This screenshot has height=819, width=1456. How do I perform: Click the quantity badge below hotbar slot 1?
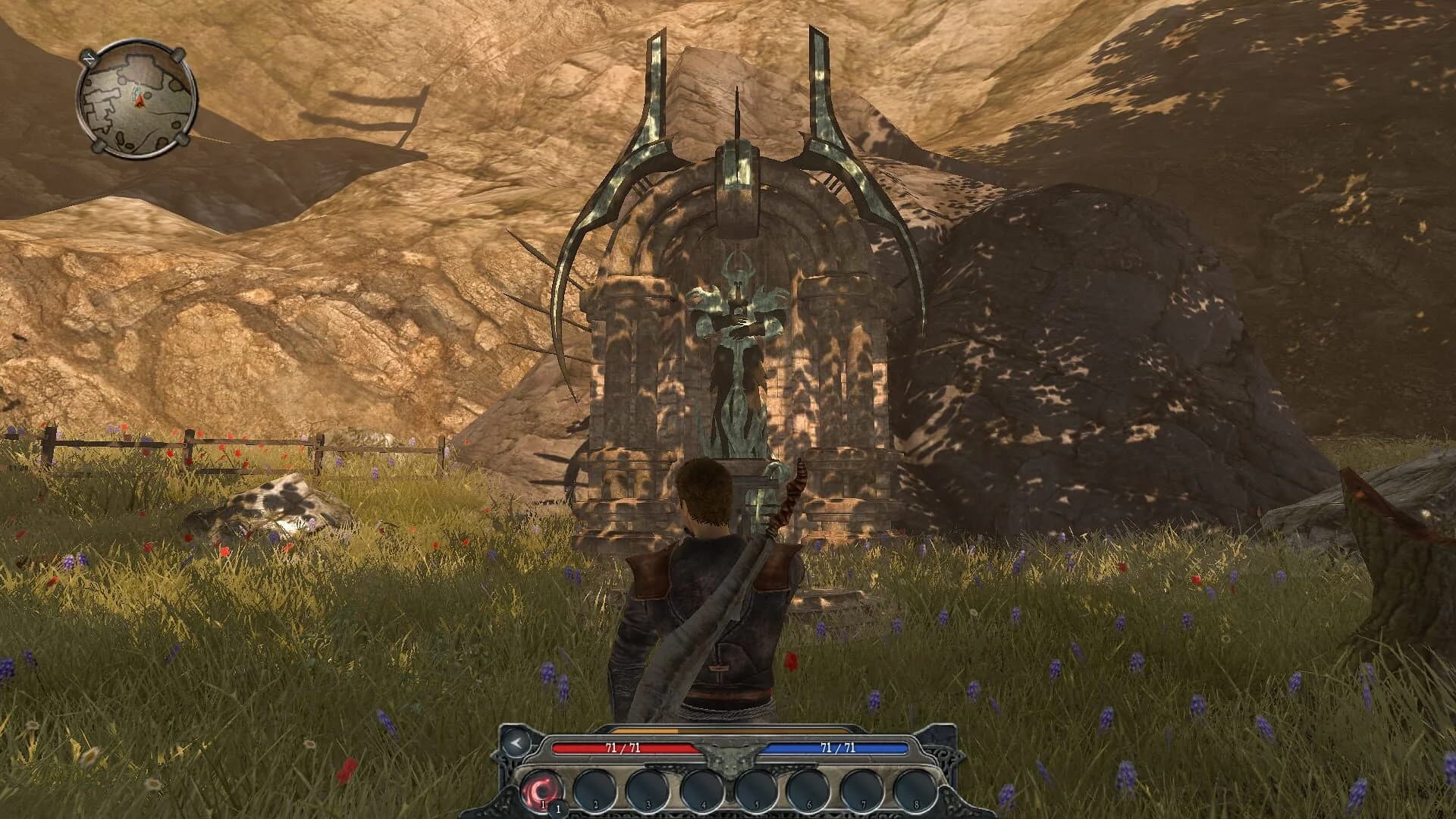coord(559,808)
